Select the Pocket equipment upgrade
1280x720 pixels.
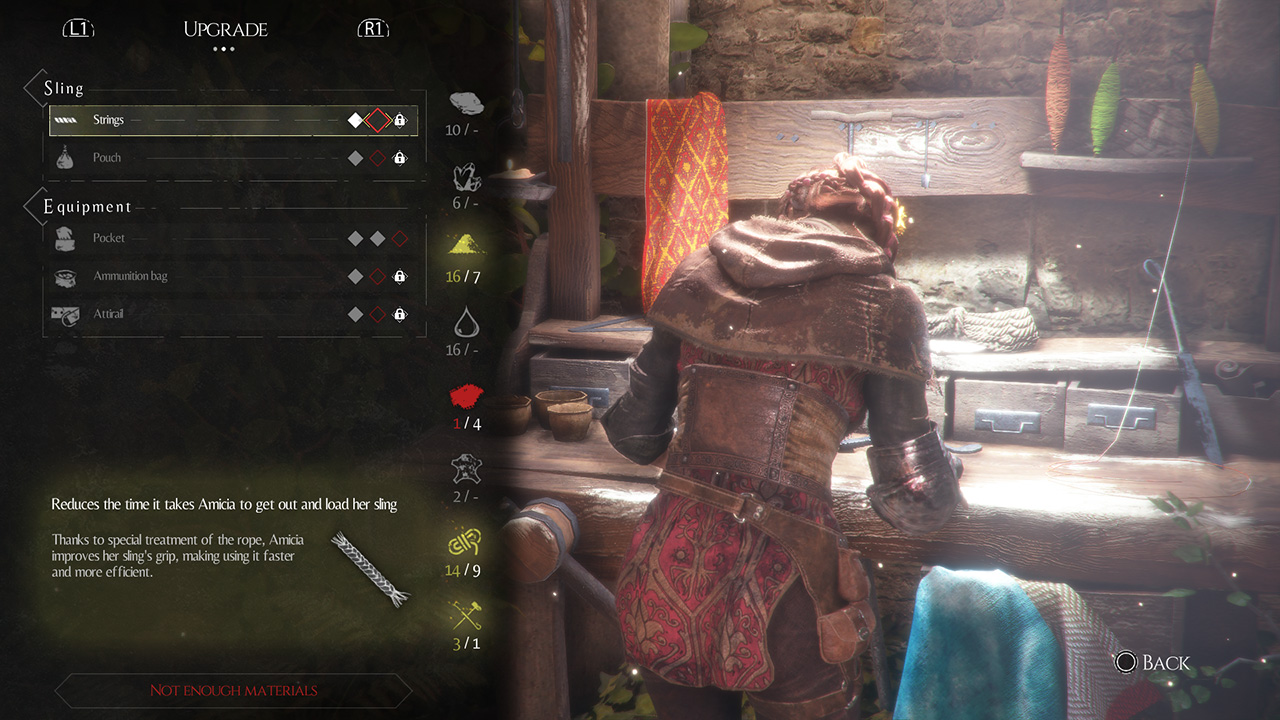[x=233, y=239]
